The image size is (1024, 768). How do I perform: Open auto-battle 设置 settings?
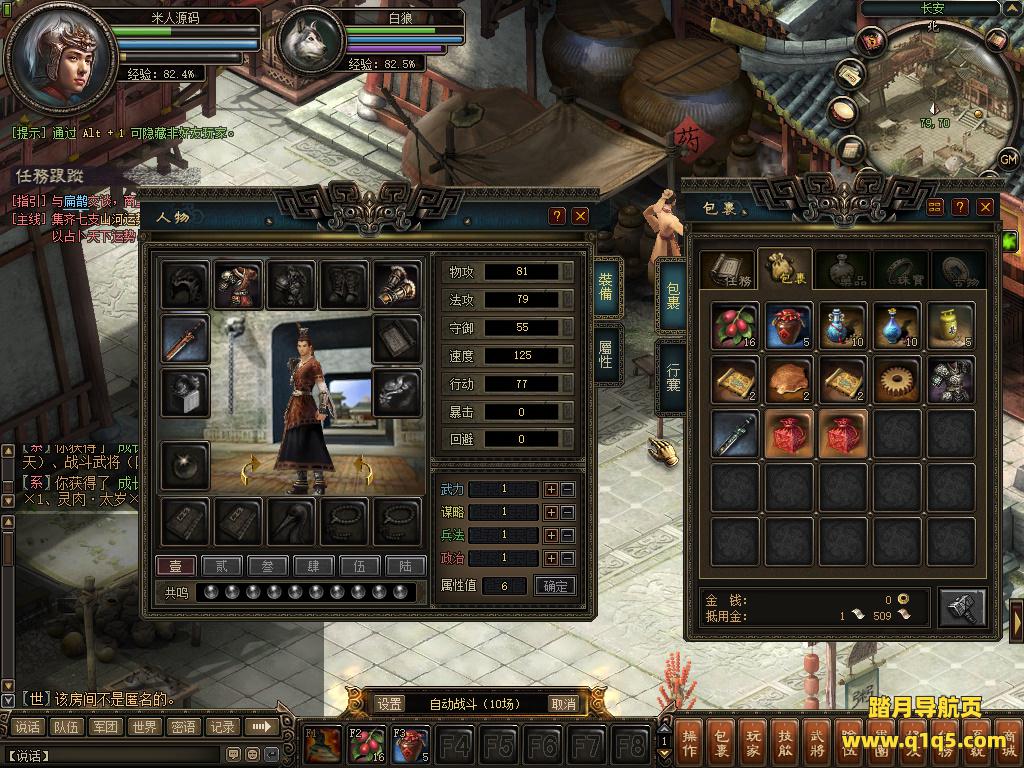pyautogui.click(x=390, y=704)
